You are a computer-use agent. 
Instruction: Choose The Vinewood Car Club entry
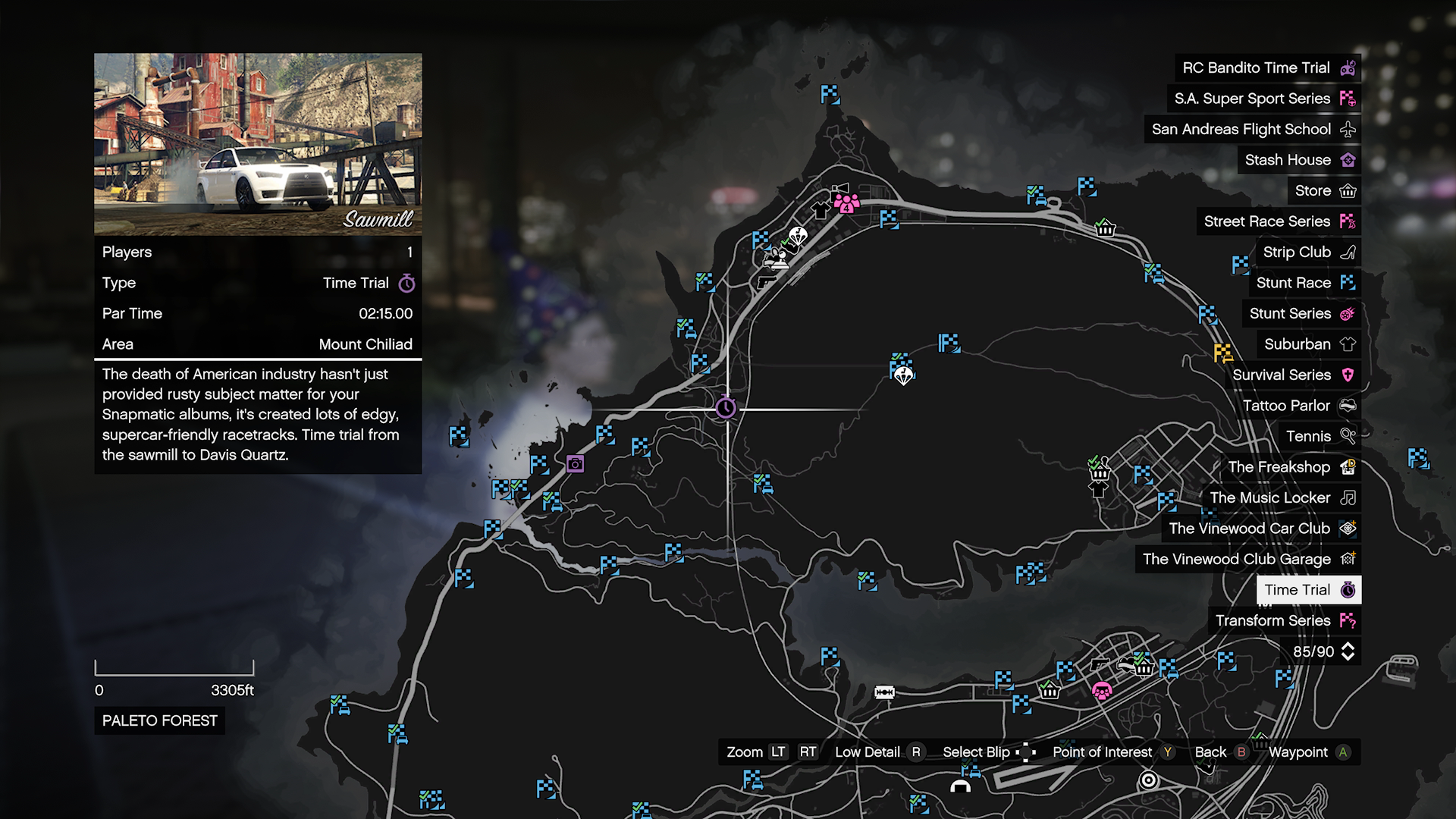point(1261,529)
